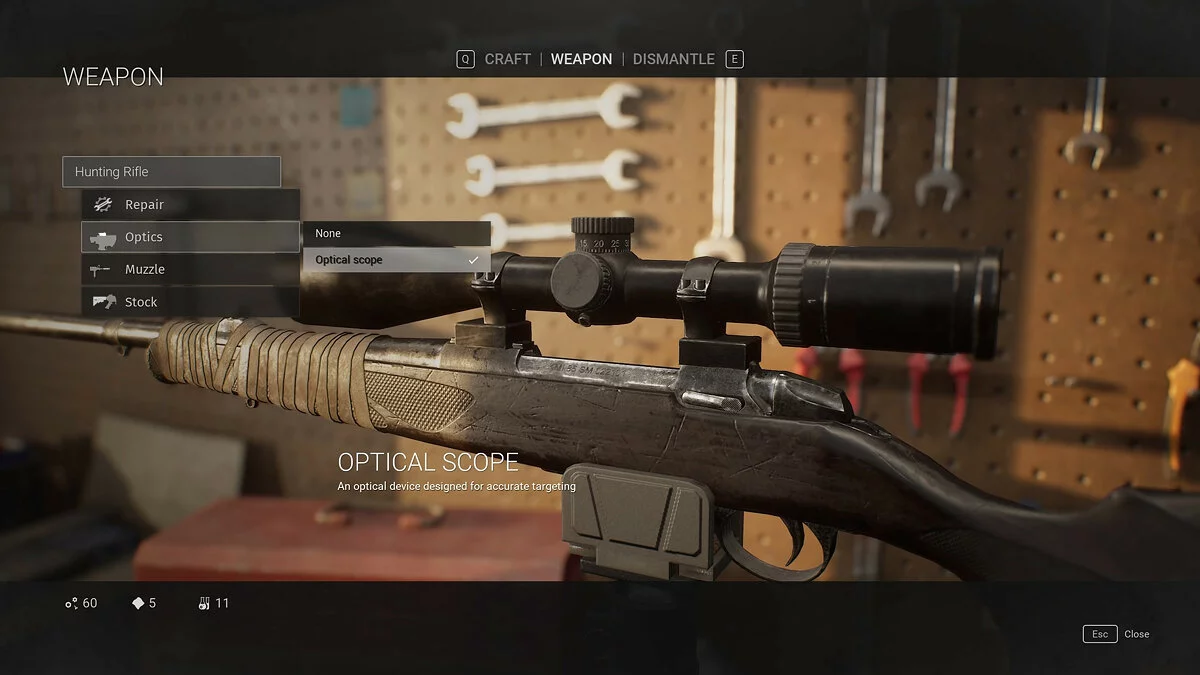Viewport: 1200px width, 675px height.
Task: Choose None for the optics slot
Action: point(396,234)
